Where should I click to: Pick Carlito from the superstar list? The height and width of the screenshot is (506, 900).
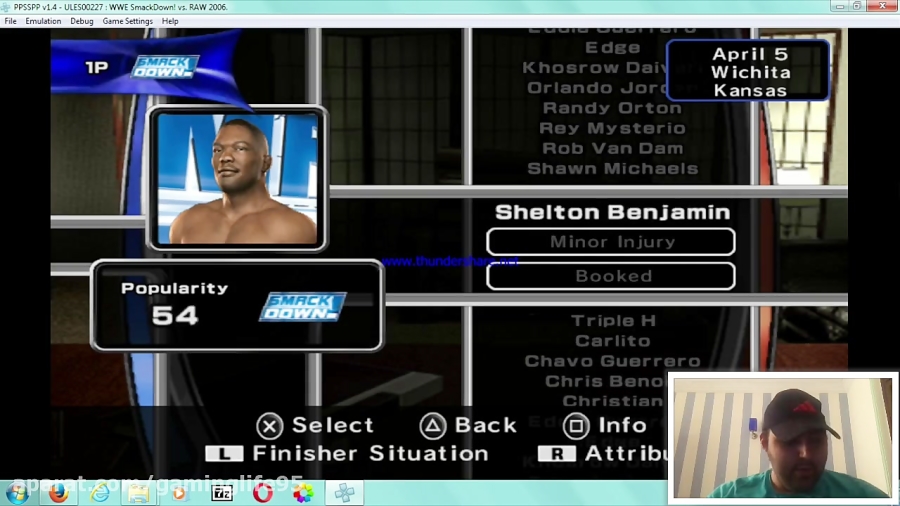[613, 341]
